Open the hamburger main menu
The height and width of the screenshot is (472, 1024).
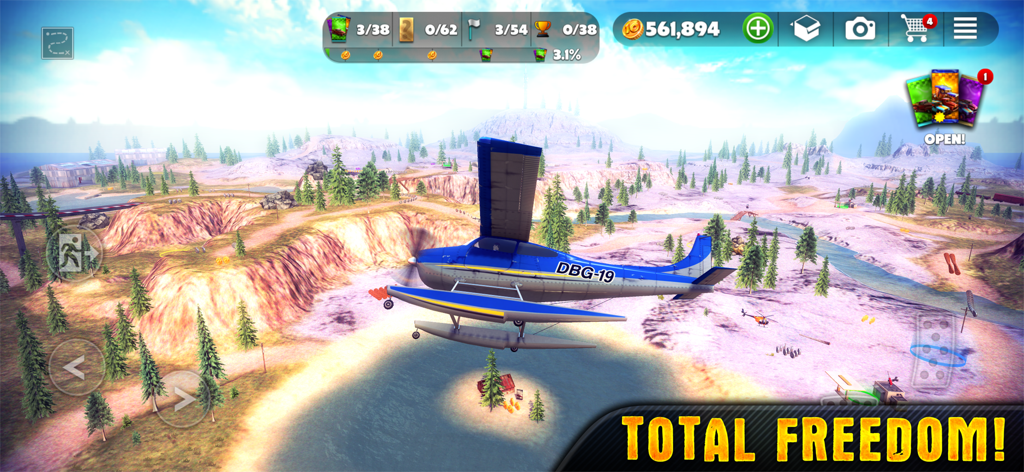[x=964, y=29]
